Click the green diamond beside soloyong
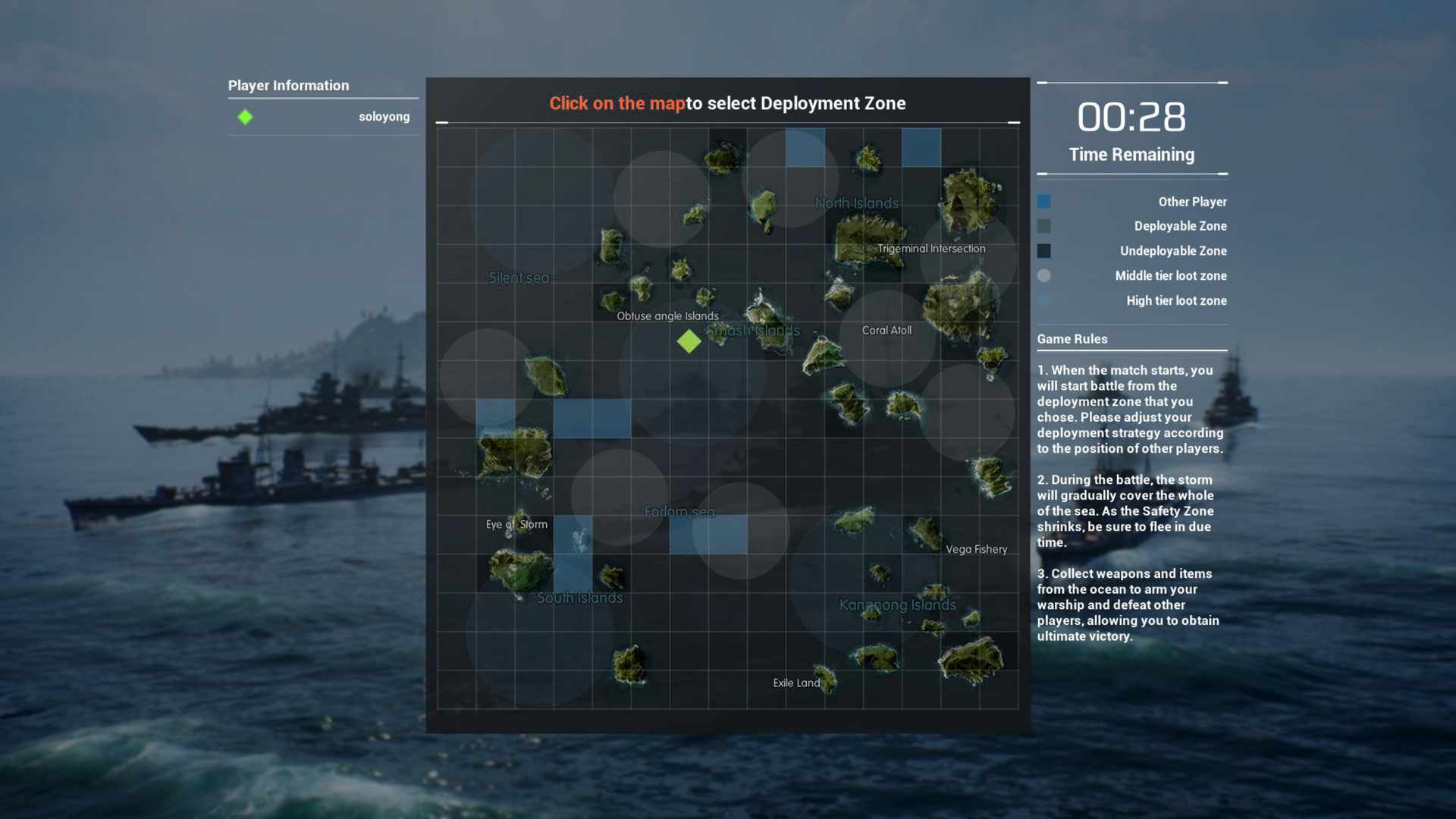The height and width of the screenshot is (819, 1456). pos(245,117)
